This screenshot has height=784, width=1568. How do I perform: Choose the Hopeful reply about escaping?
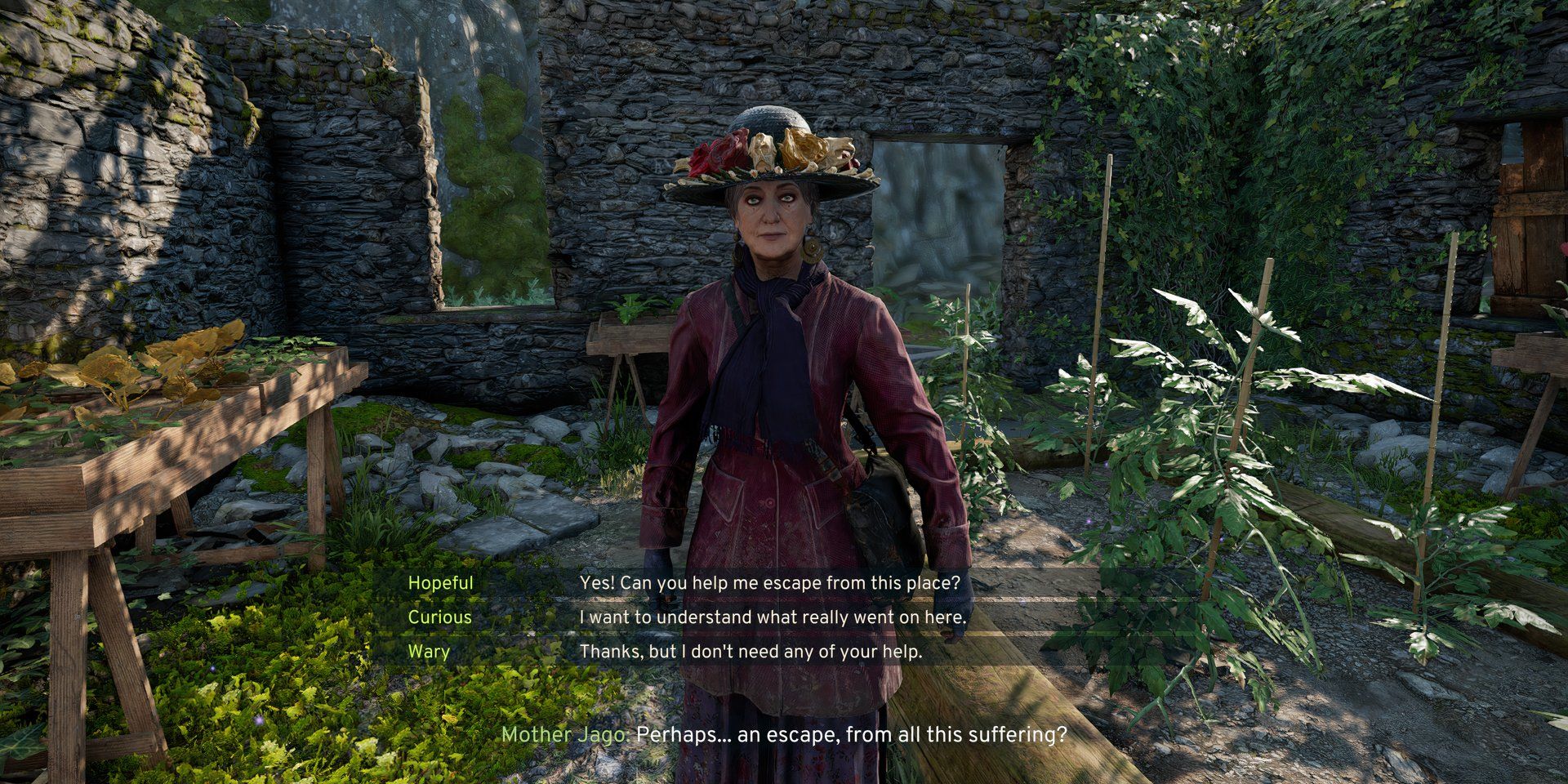[x=769, y=583]
